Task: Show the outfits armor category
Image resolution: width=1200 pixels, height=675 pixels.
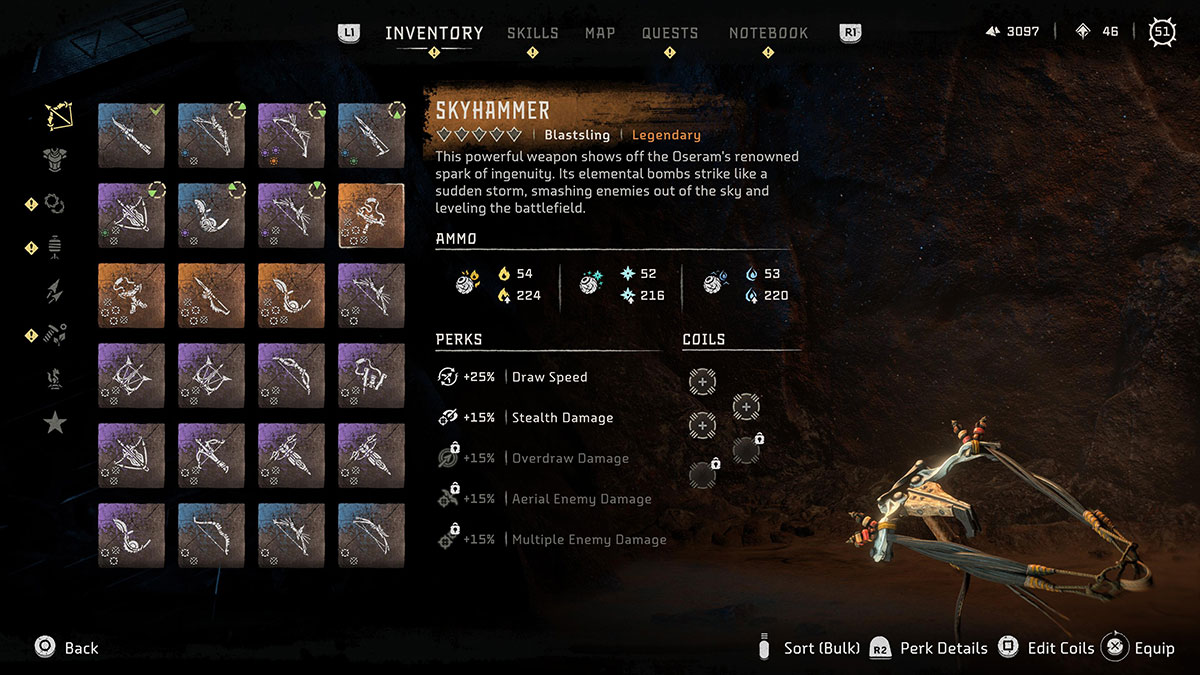Action: click(x=55, y=158)
